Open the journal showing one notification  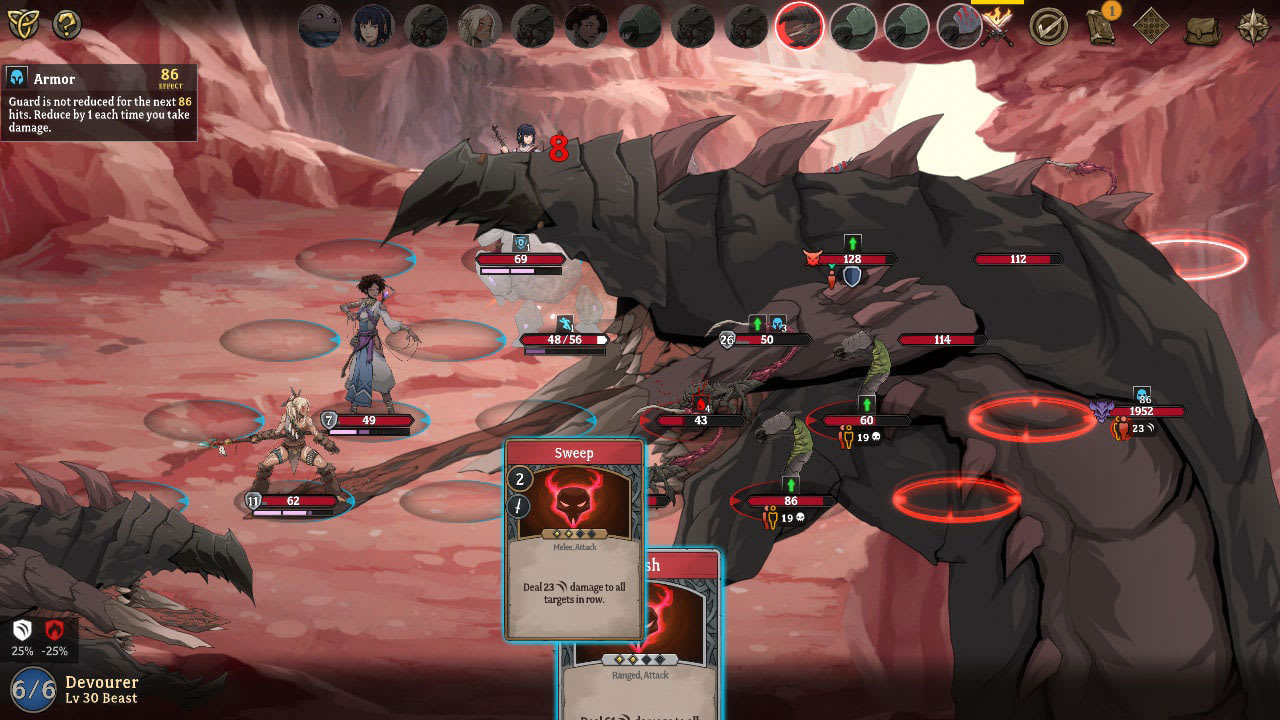pos(1100,28)
